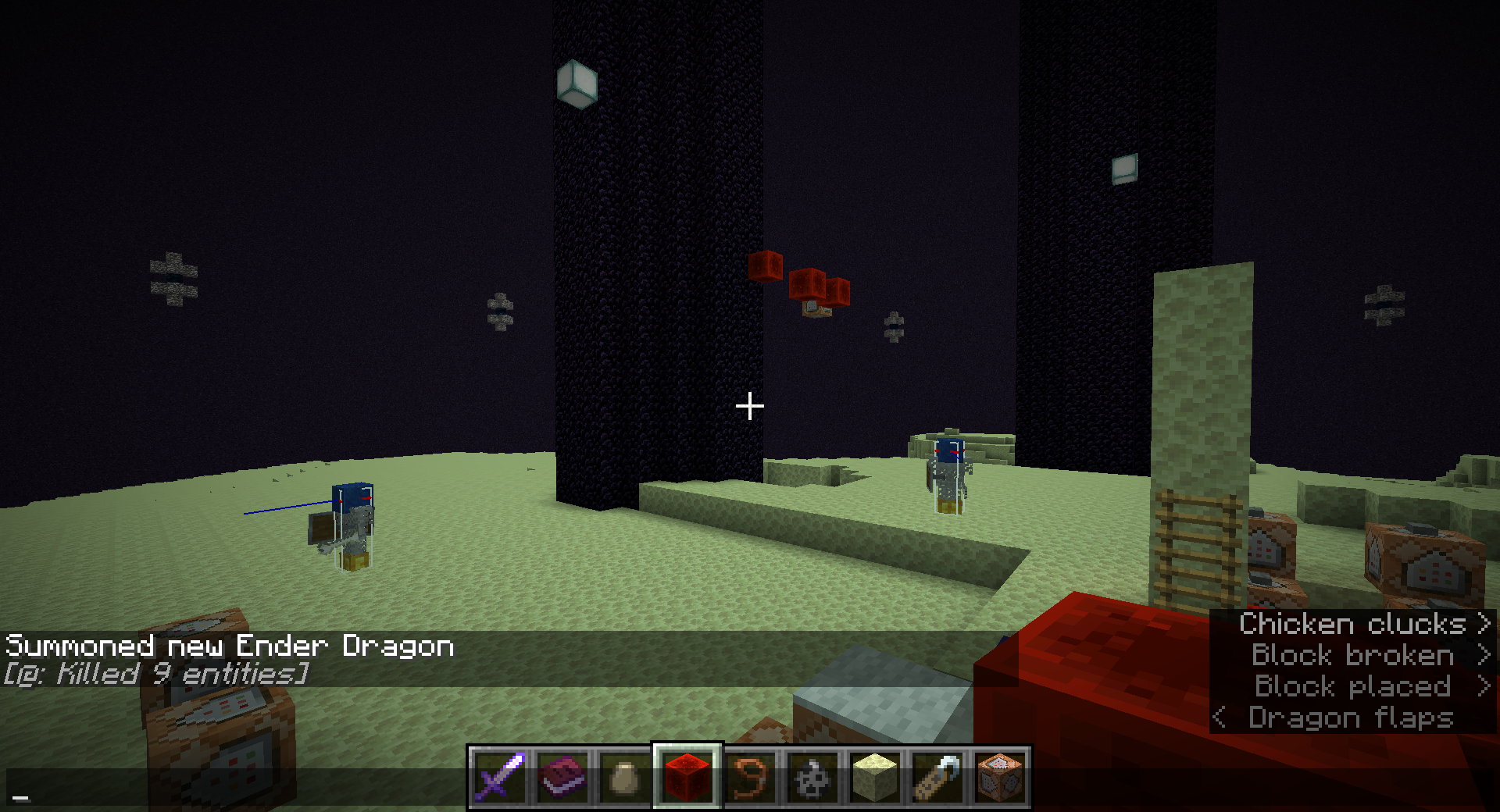Select the egg hotbar slot
This screenshot has width=1500, height=812.
pyautogui.click(x=625, y=778)
